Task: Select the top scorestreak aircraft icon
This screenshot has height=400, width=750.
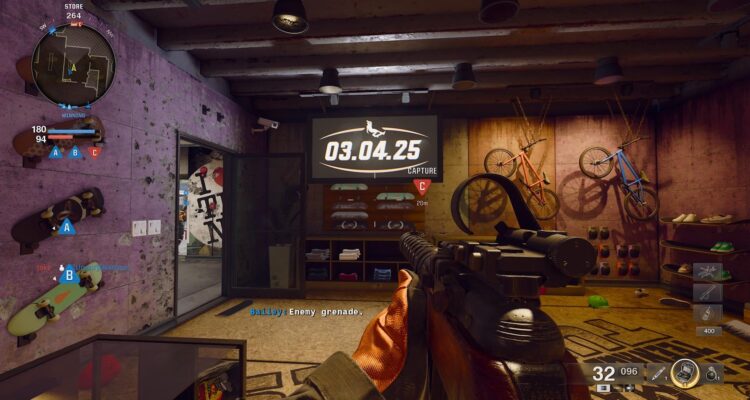Action: (x=706, y=272)
